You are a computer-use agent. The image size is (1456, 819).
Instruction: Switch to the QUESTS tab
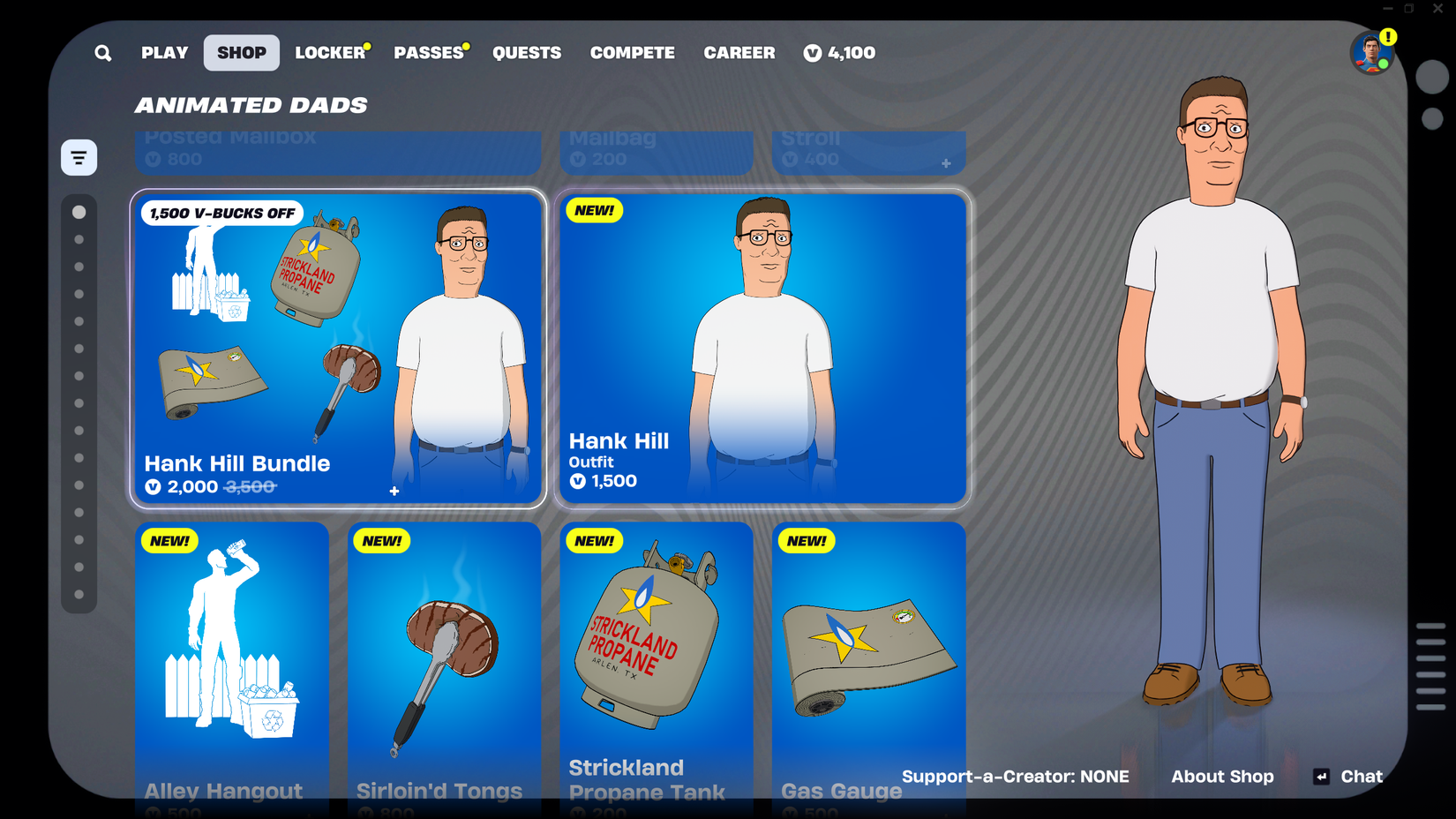click(x=527, y=53)
